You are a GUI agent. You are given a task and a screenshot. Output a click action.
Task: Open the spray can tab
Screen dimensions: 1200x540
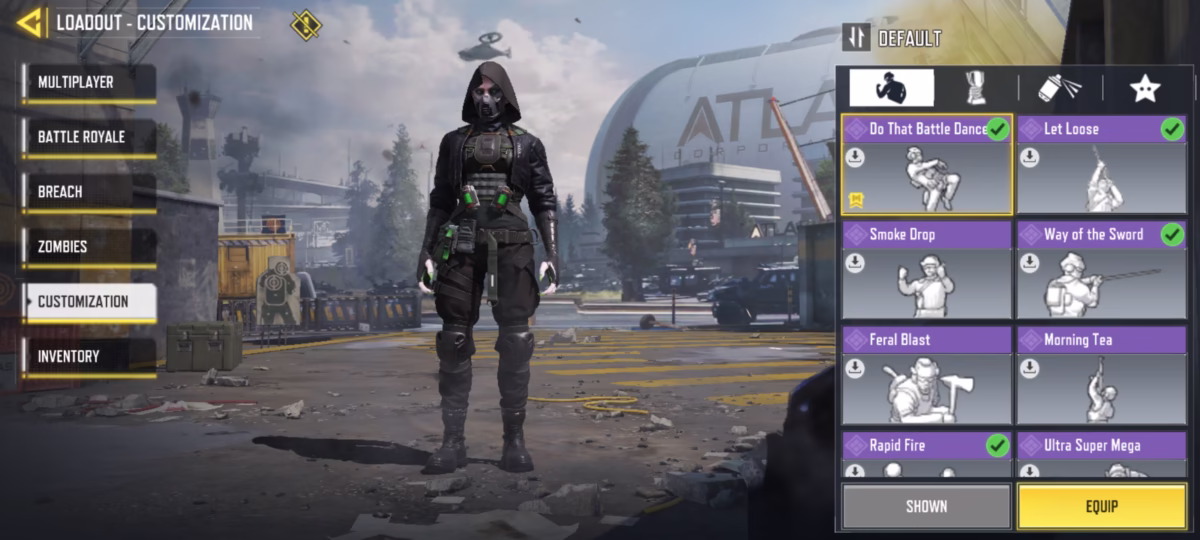[x=1060, y=88]
